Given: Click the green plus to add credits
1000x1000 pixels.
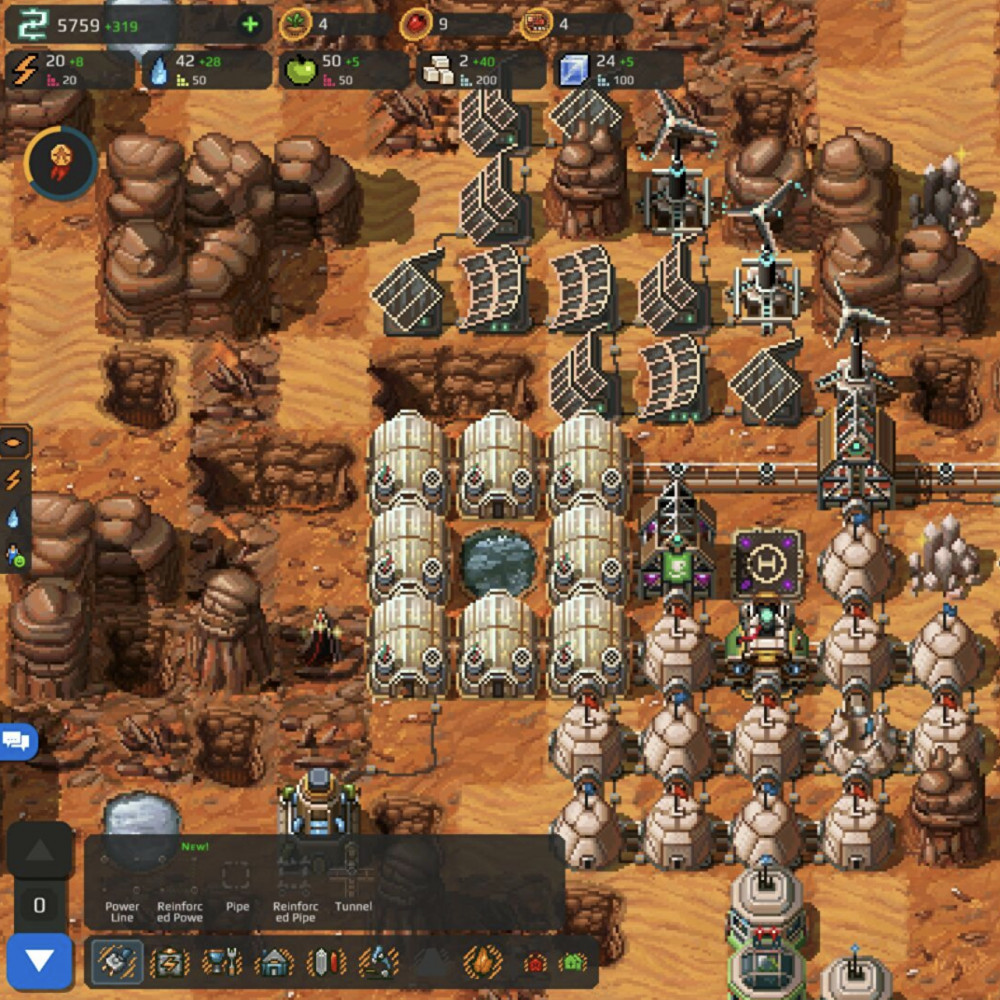Looking at the screenshot, I should [250, 25].
